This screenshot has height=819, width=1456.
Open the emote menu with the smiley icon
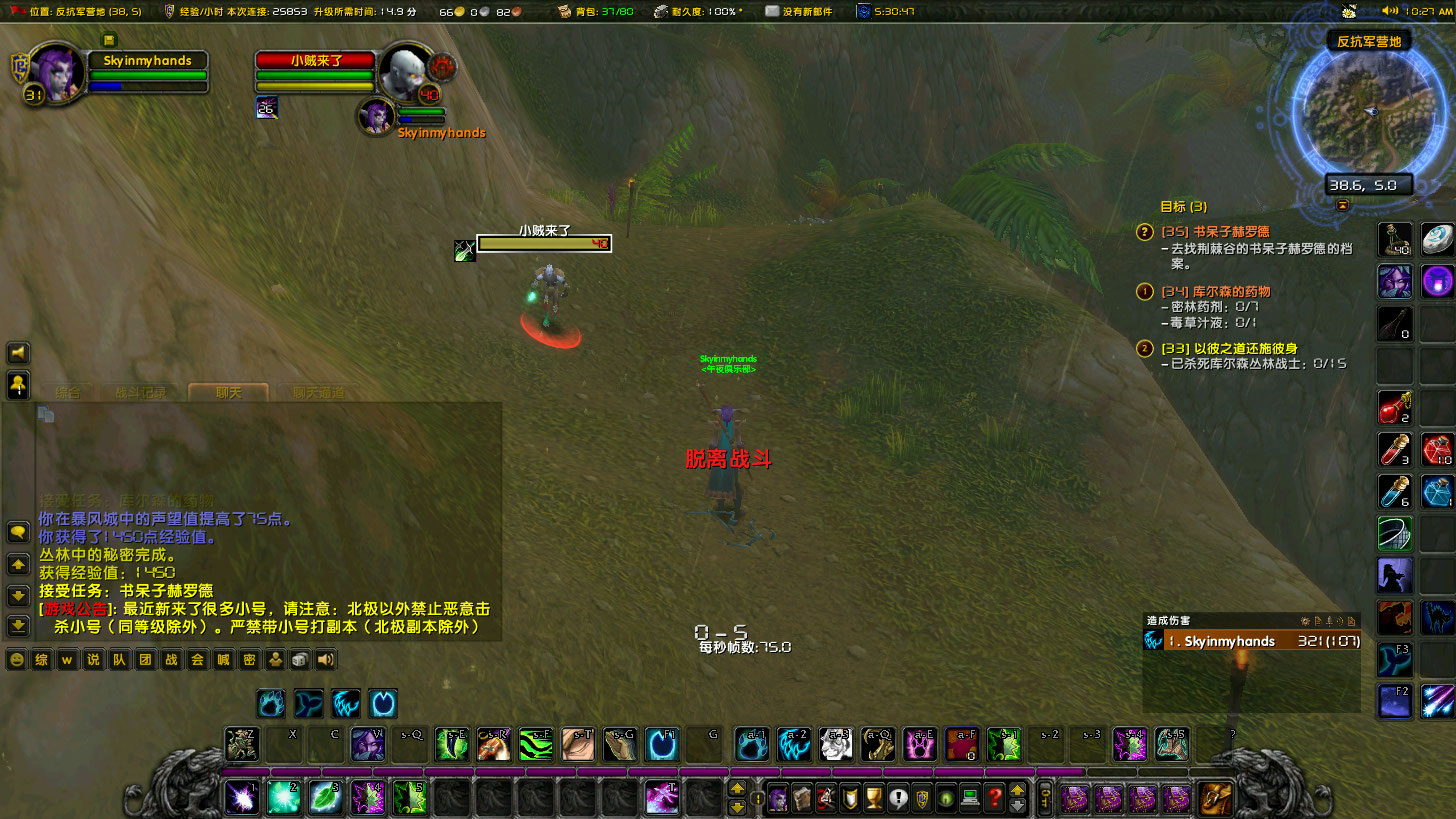(16, 659)
